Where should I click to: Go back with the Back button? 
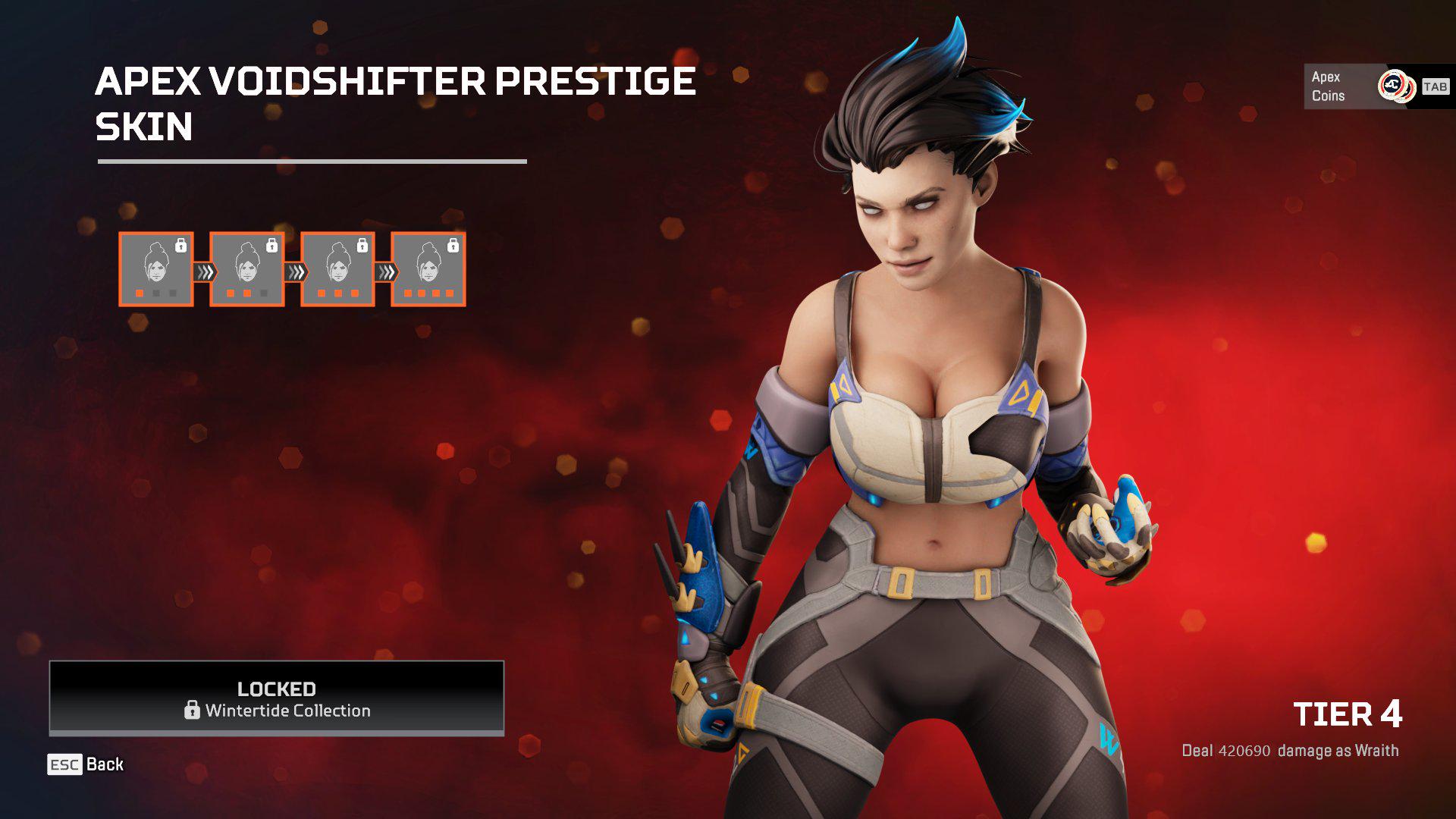(86, 764)
